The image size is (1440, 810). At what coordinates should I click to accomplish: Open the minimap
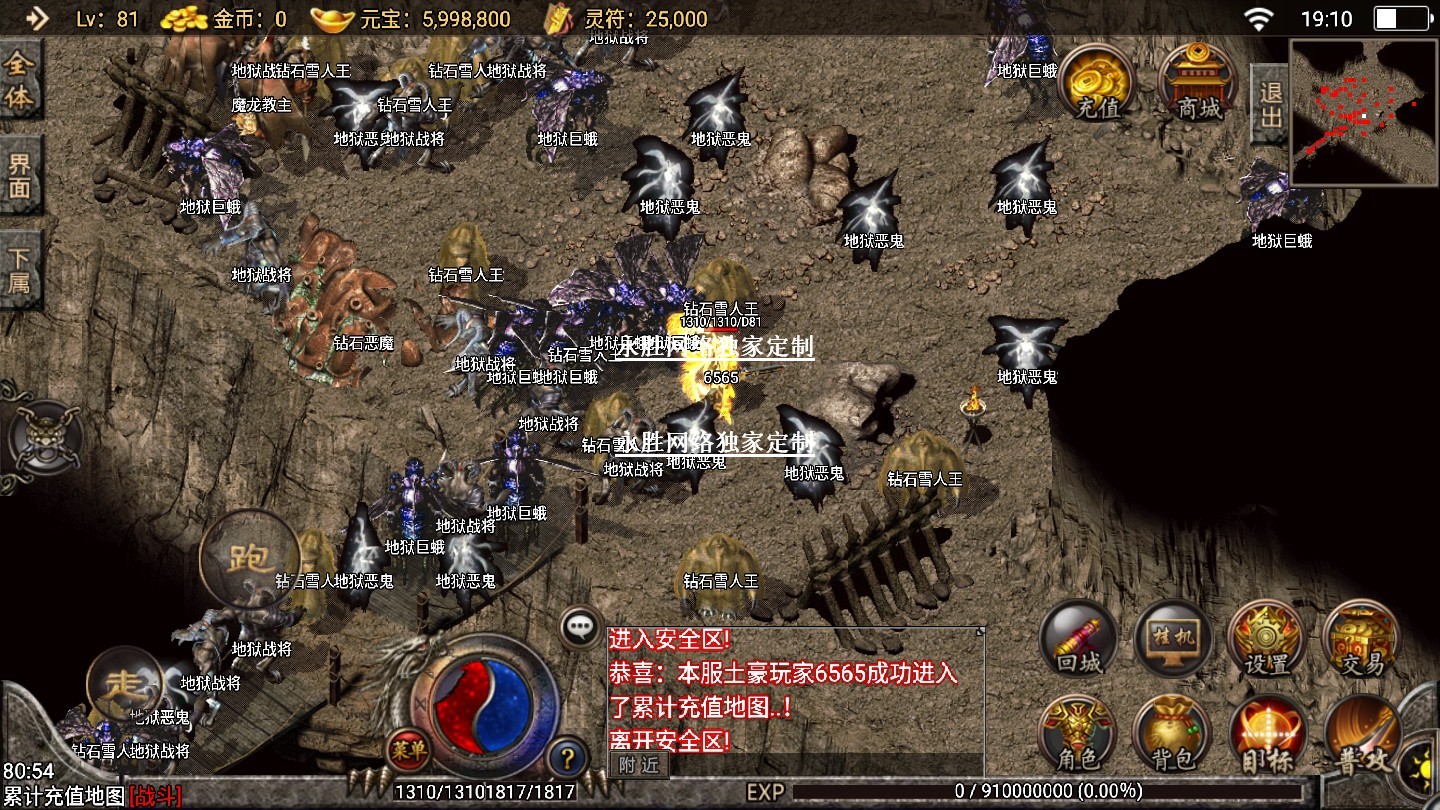click(1362, 112)
